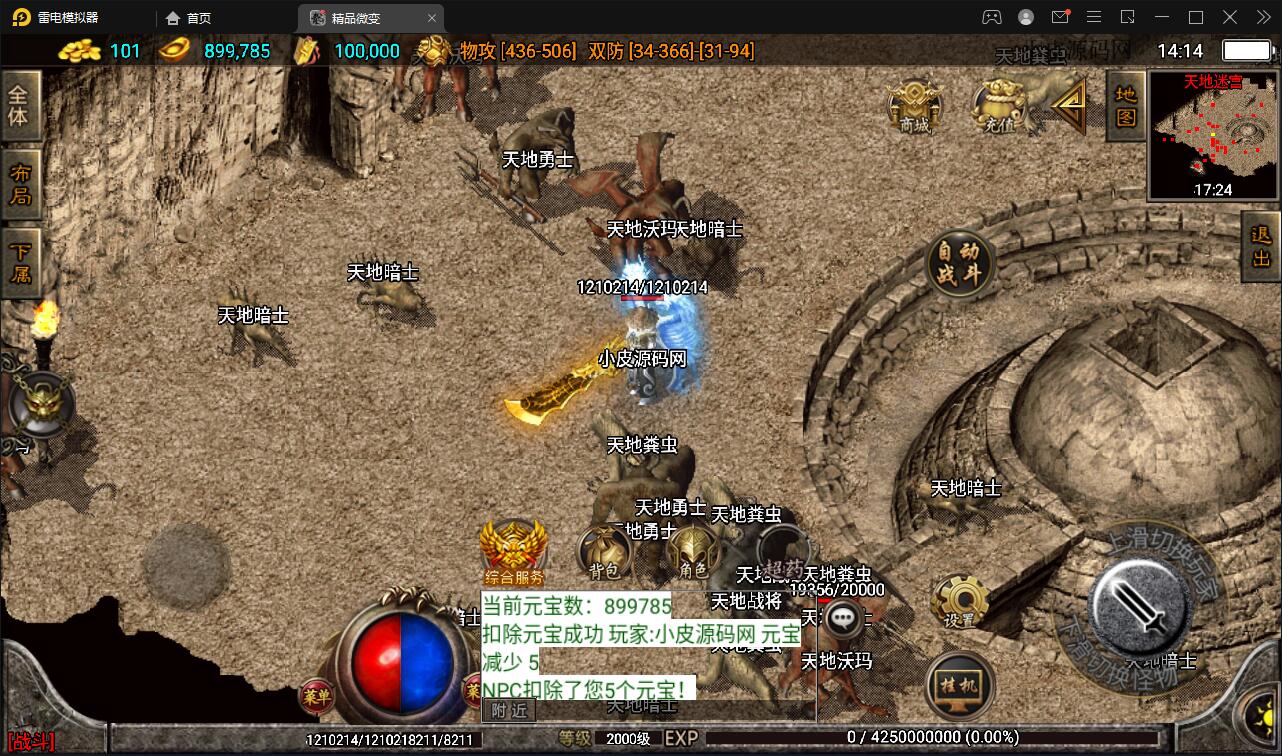Open the 综合服务 service badge icon
The width and height of the screenshot is (1282, 756).
click(513, 545)
